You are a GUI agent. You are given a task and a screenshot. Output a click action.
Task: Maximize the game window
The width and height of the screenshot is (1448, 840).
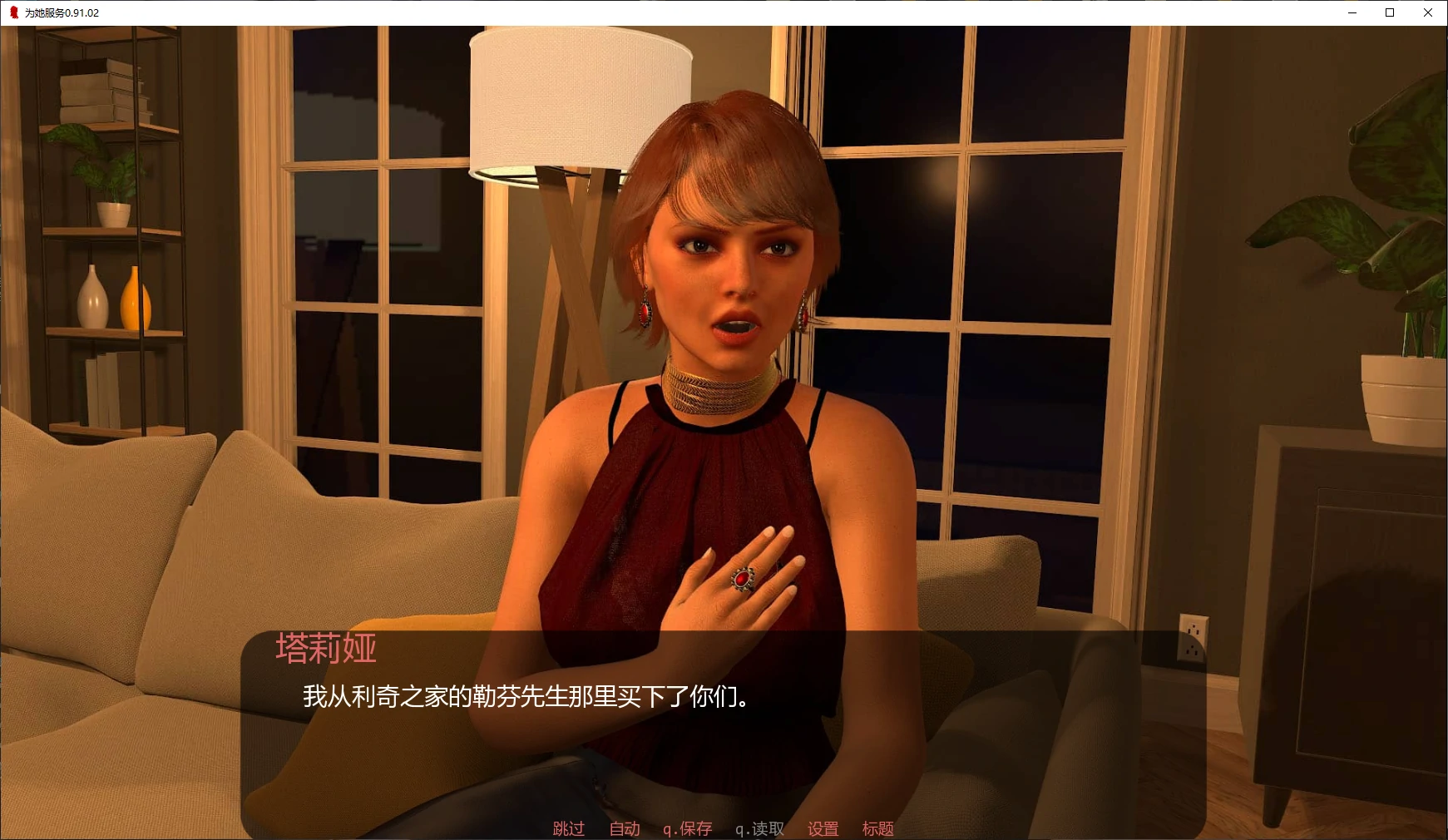(x=1389, y=12)
